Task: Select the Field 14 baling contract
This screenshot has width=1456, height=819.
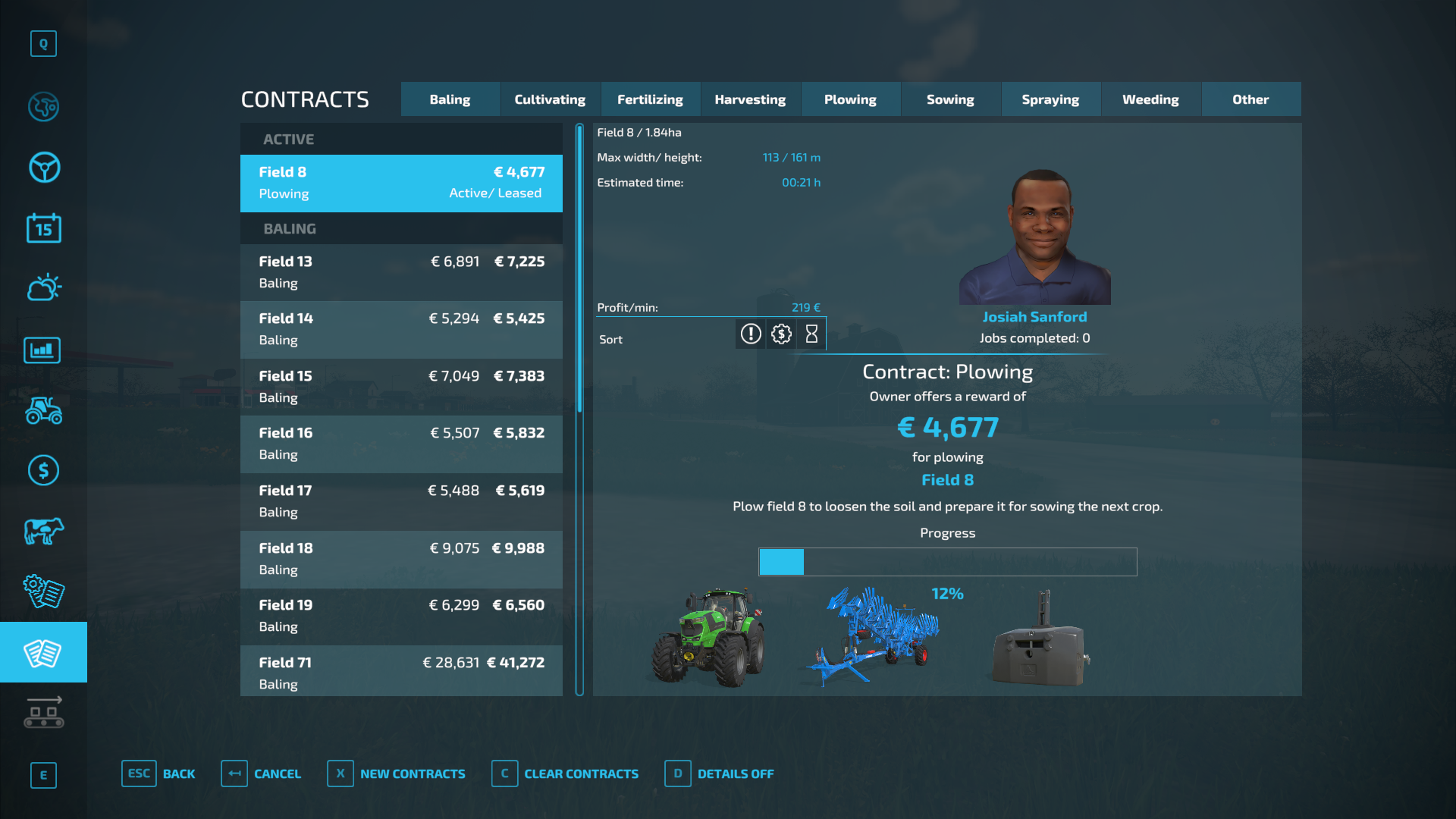Action: pyautogui.click(x=400, y=329)
